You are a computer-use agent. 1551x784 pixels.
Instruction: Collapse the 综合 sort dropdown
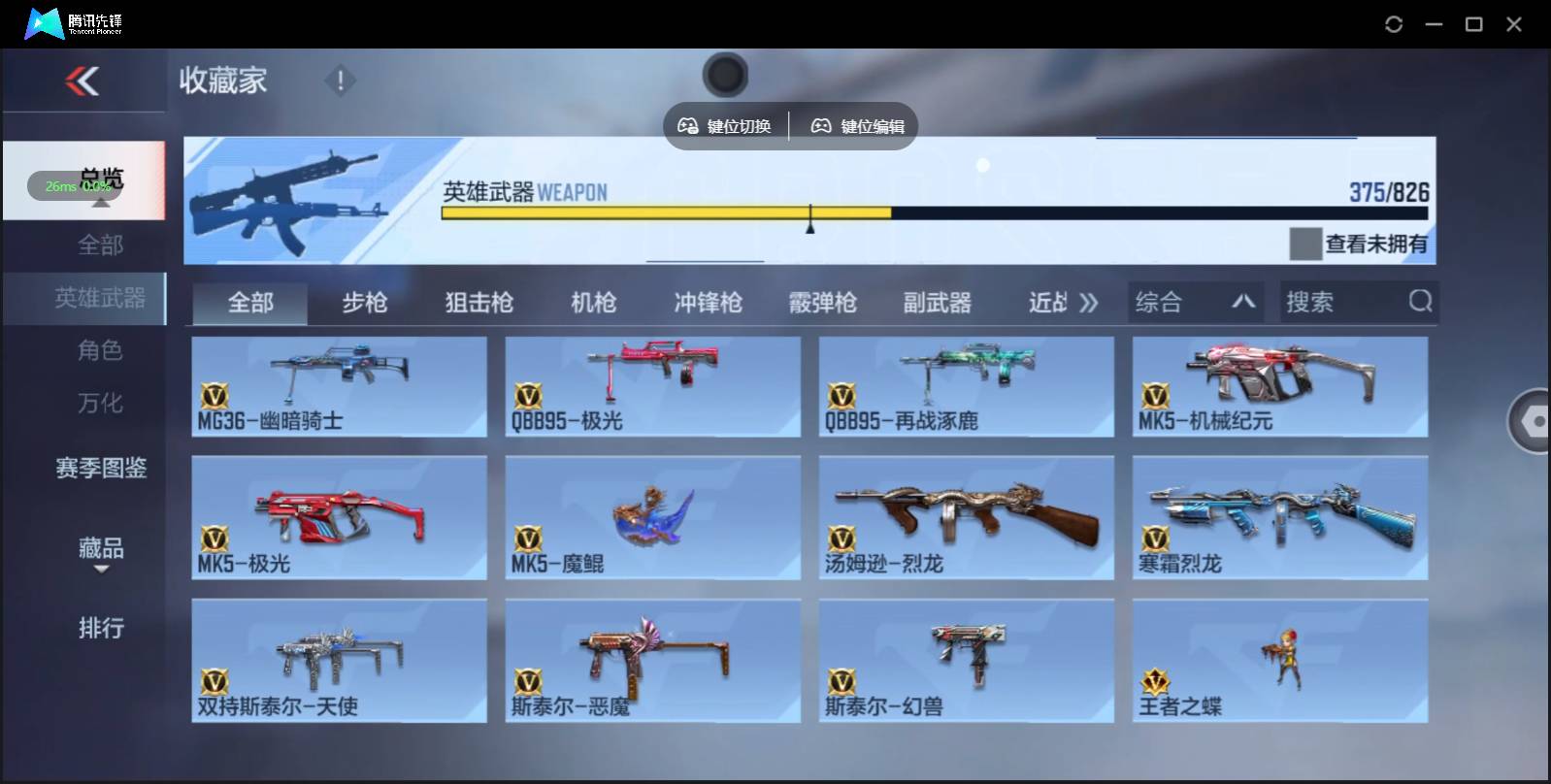1245,302
